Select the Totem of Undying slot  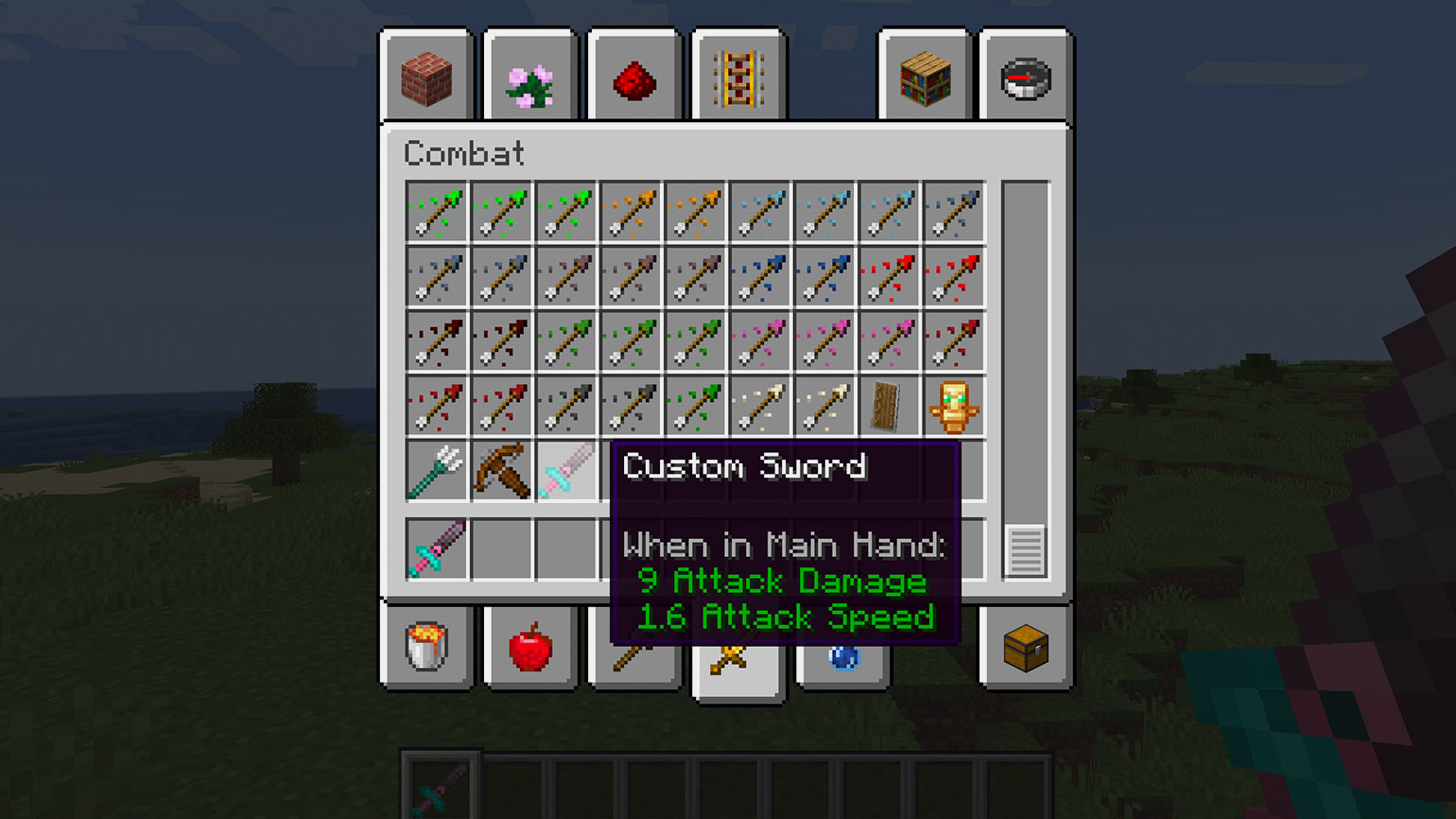coord(952,407)
